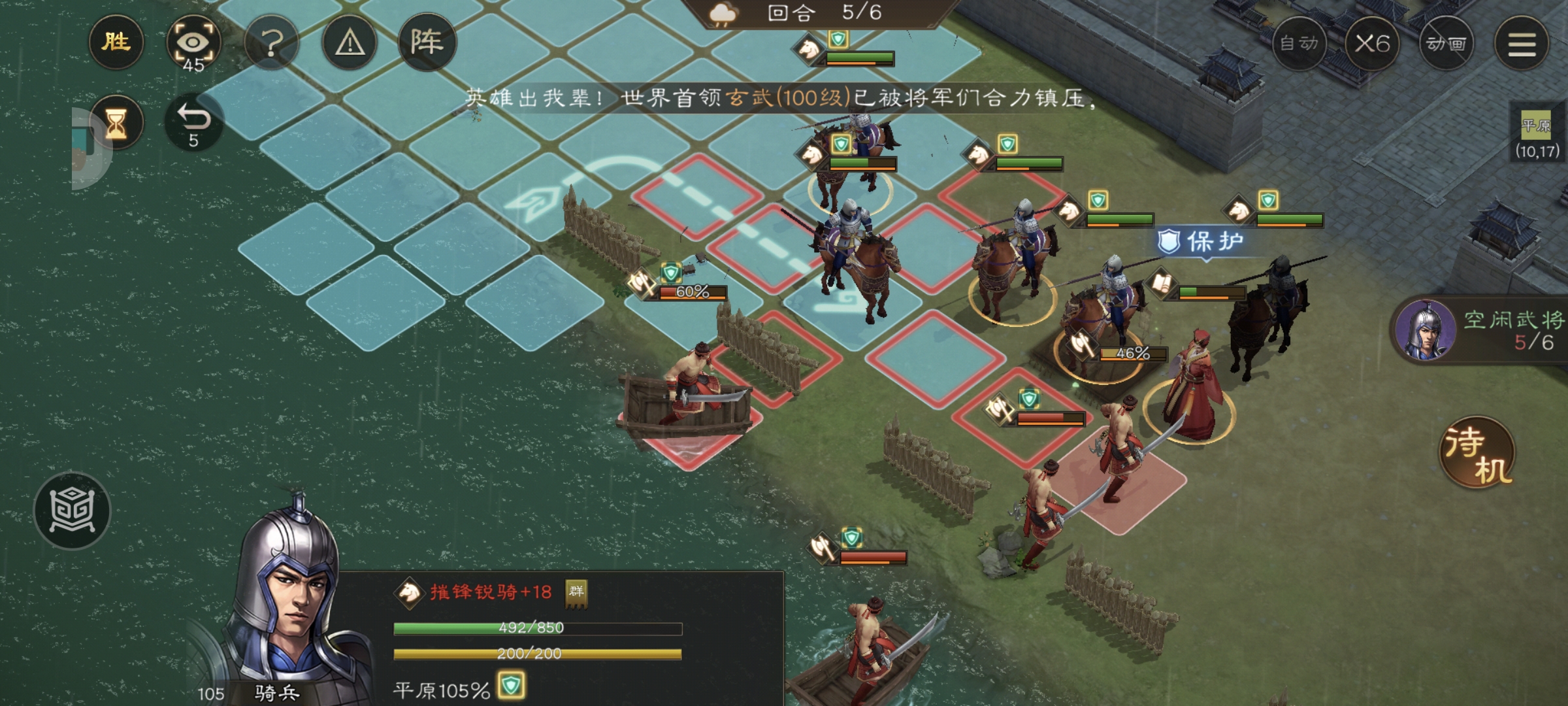Open the hamburger main menu
1568x706 pixels.
coord(1522,44)
